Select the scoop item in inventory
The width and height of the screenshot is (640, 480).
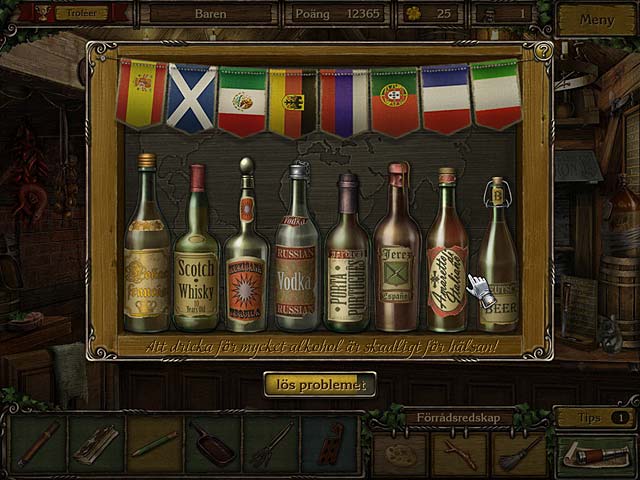pos(213,443)
